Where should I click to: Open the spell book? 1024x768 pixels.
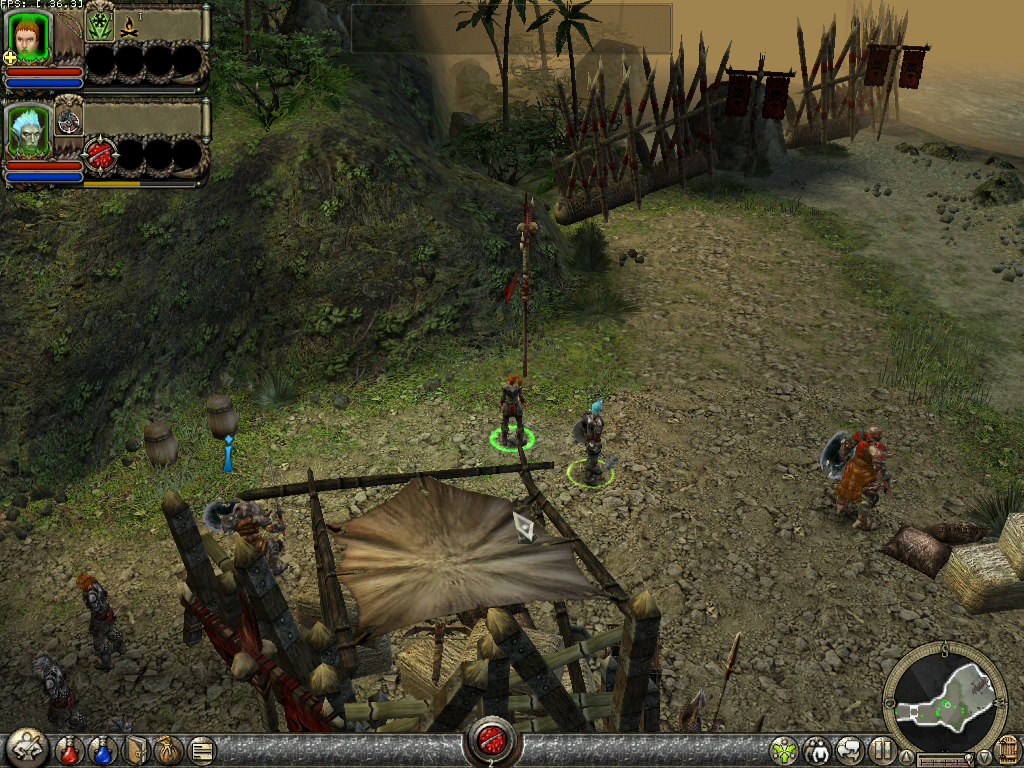point(136,749)
